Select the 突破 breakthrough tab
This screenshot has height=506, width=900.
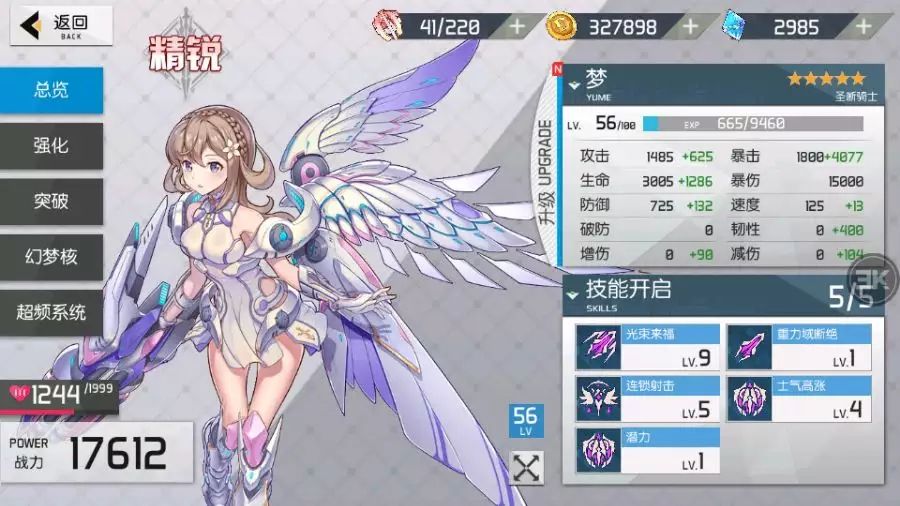tap(51, 201)
